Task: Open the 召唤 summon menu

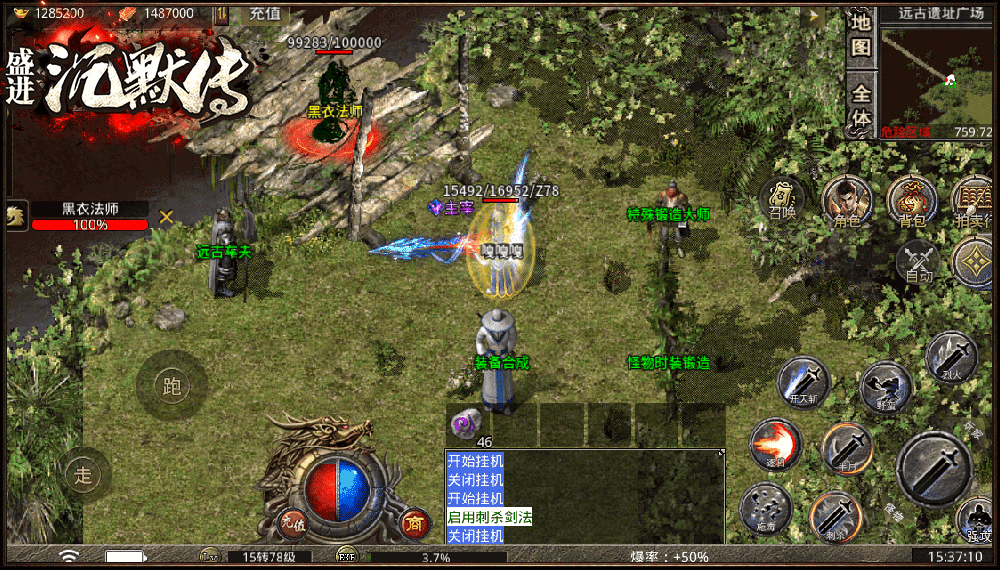Action: (782, 197)
